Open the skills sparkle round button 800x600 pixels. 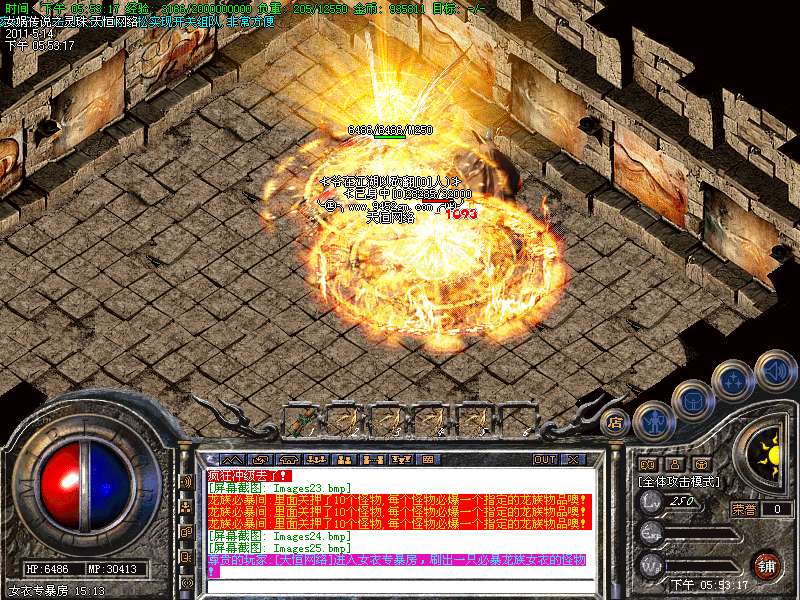[x=731, y=380]
